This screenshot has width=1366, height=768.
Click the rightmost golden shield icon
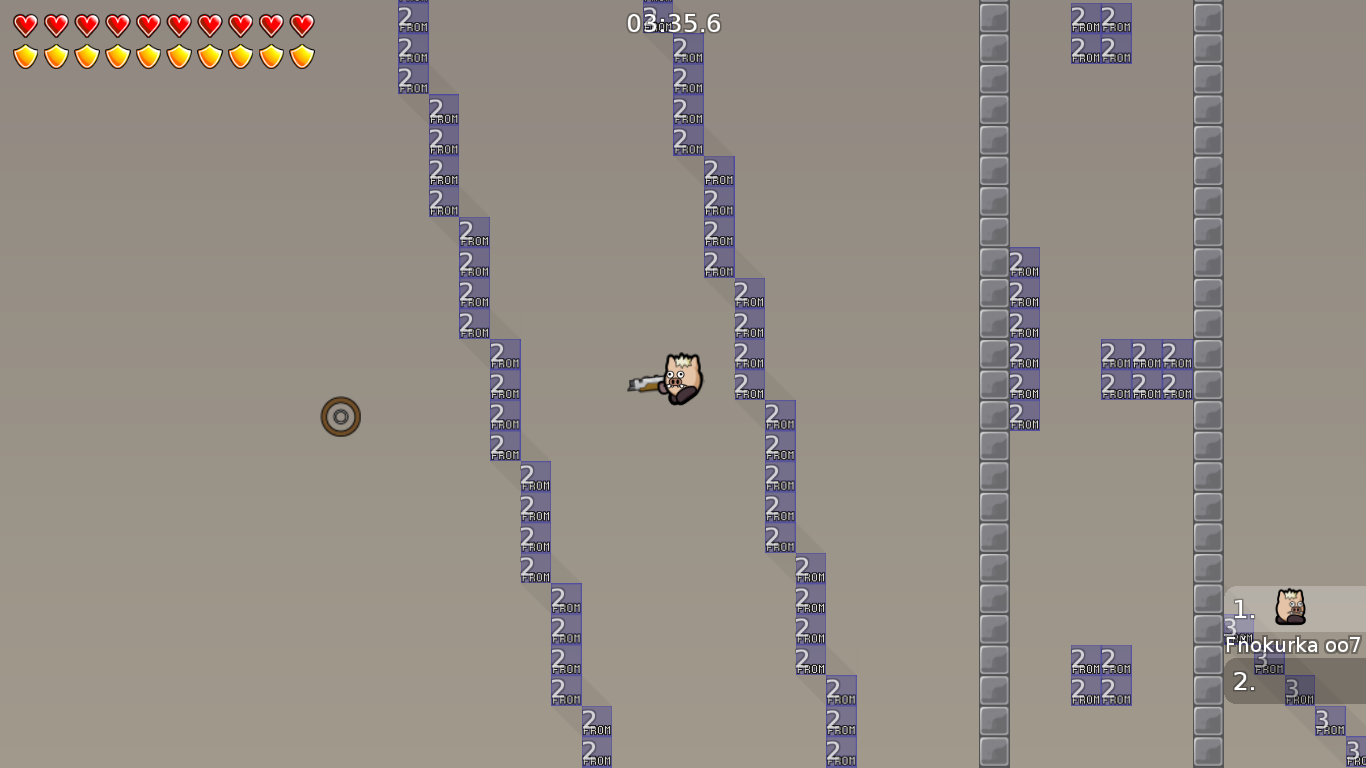(x=298, y=58)
